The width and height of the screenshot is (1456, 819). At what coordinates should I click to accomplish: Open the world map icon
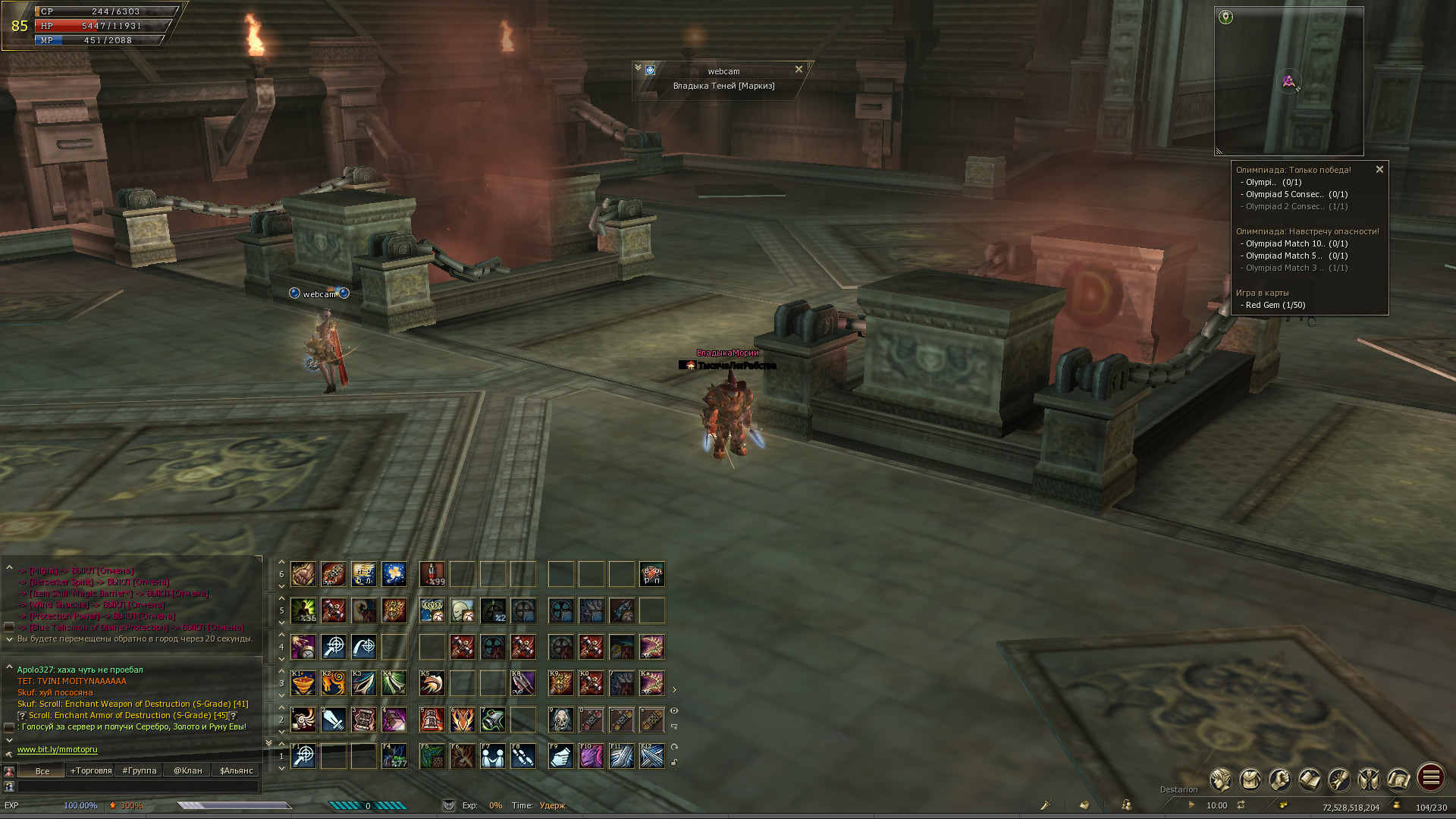pos(1398,779)
